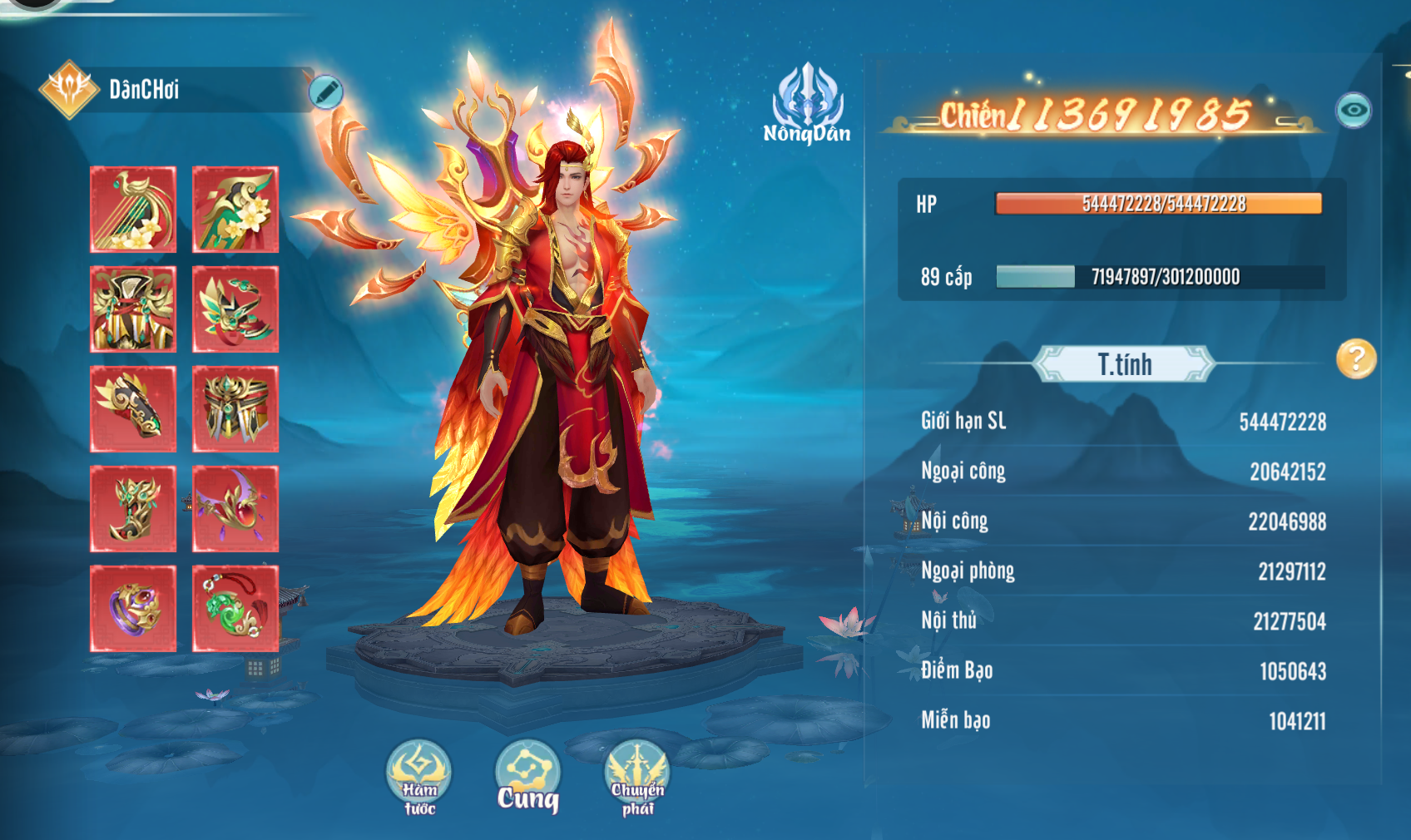Select the flower headpiece equipment slot
Image resolution: width=1411 pixels, height=840 pixels.
pyautogui.click(x=235, y=210)
